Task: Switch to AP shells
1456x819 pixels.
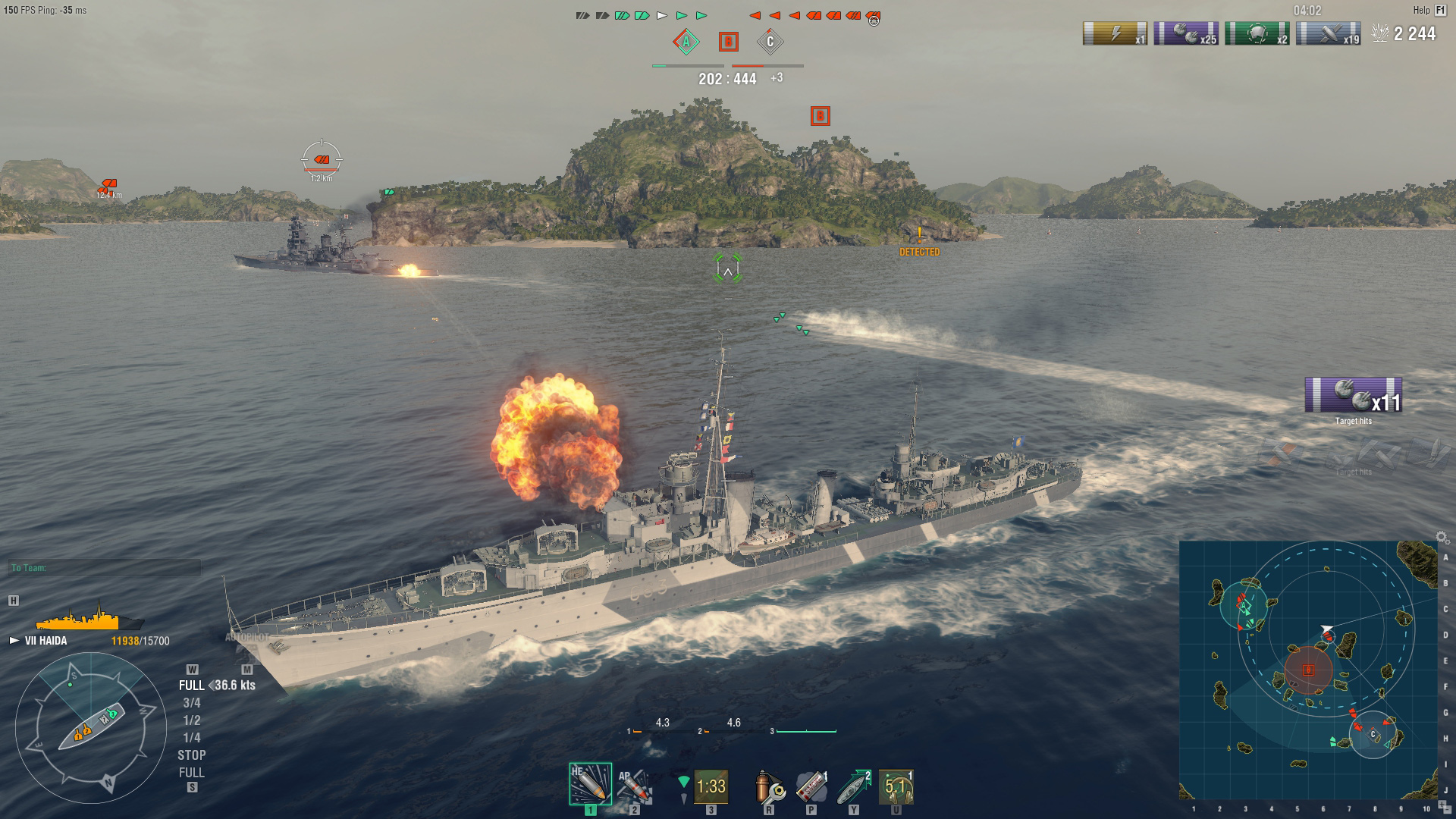Action: pyautogui.click(x=634, y=783)
